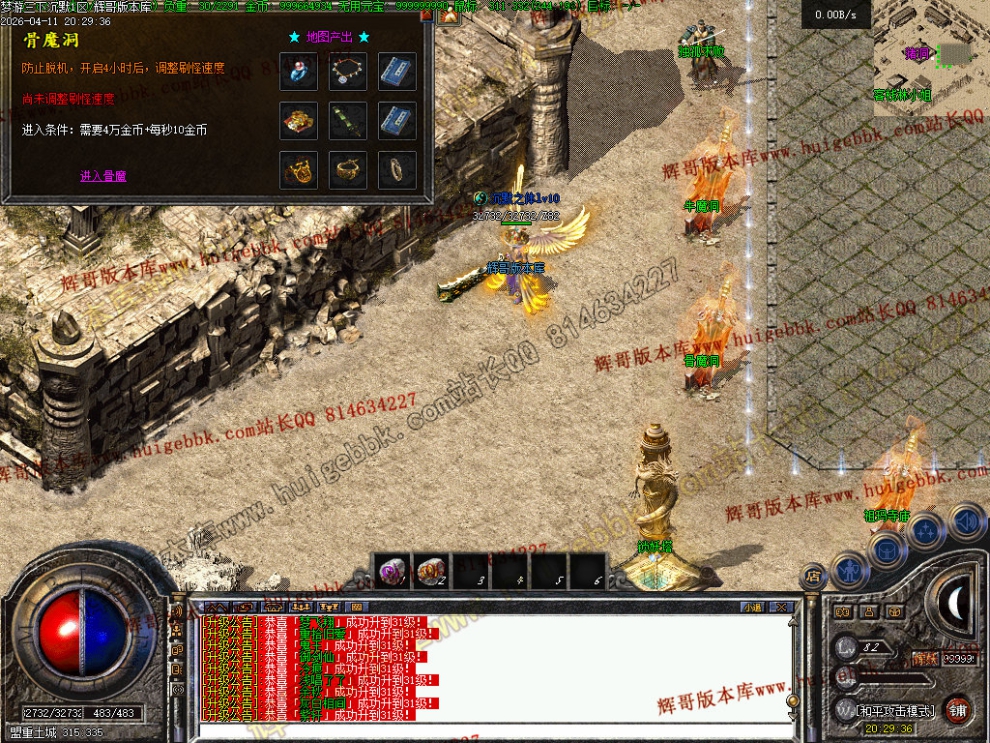Toggle sound with the speaker button
The width and height of the screenshot is (990, 743).
(965, 521)
